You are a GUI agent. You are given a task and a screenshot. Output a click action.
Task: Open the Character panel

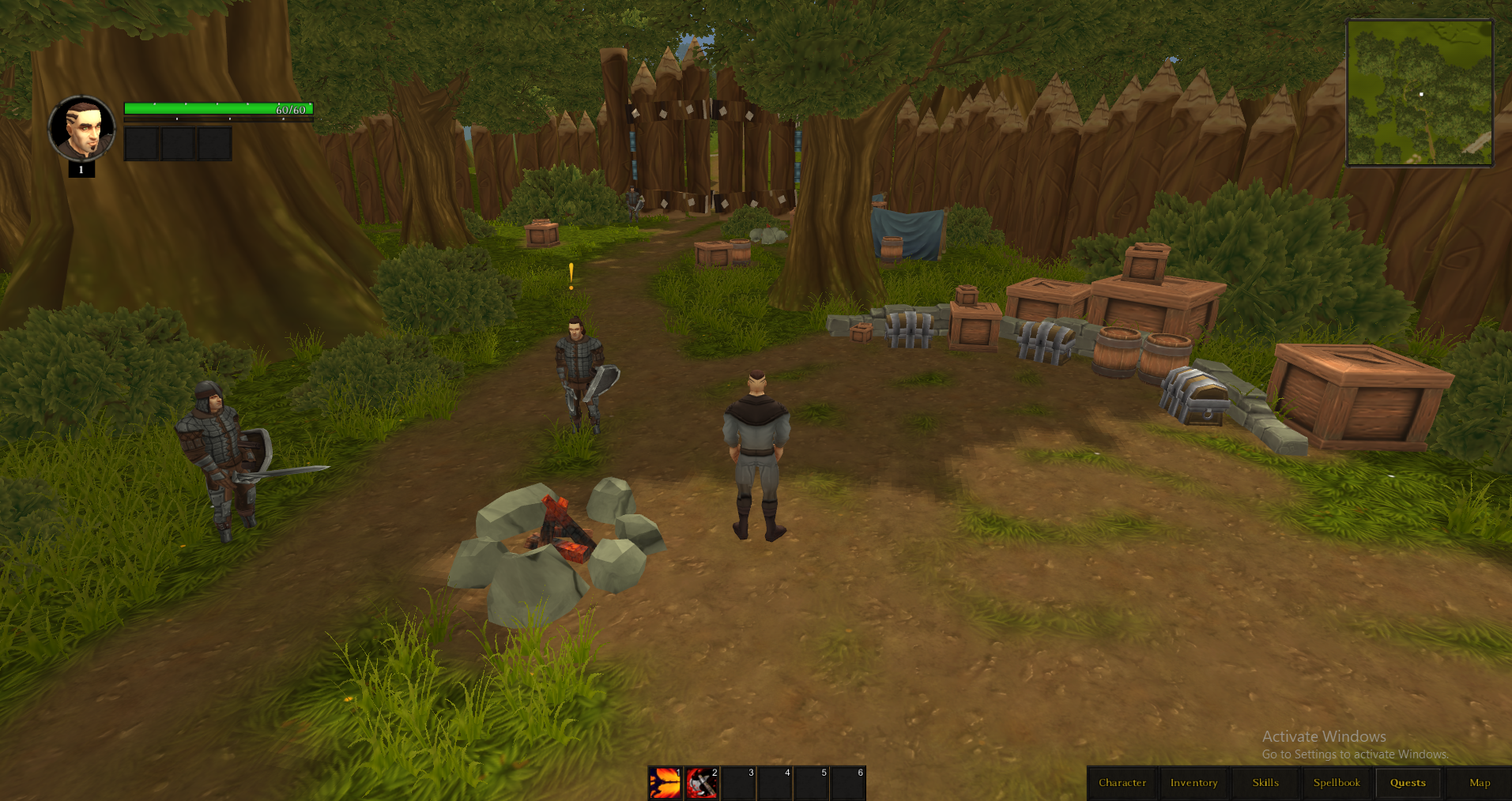coord(1122,783)
